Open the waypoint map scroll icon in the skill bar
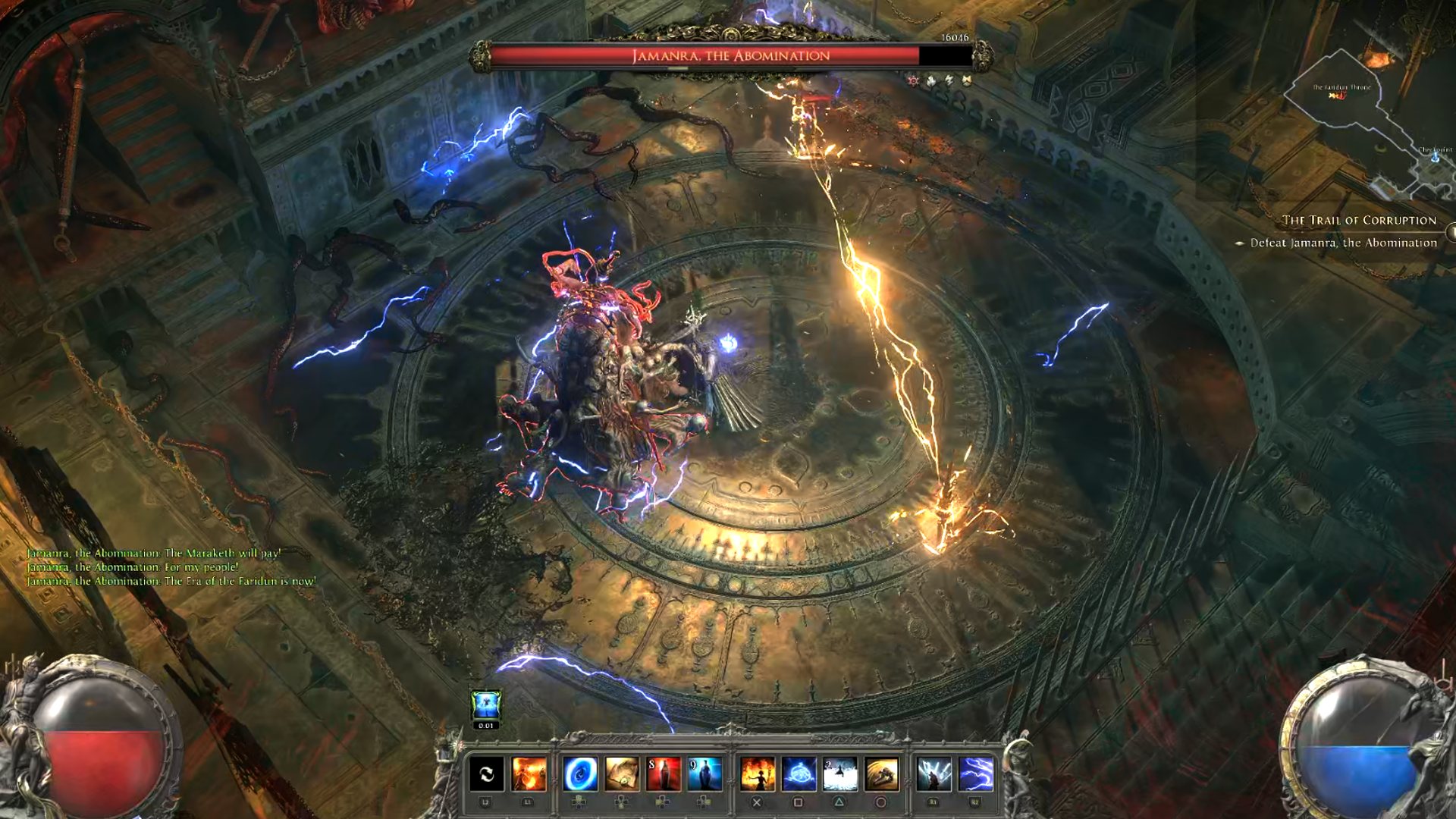This screenshot has height=819, width=1456. coord(621,772)
